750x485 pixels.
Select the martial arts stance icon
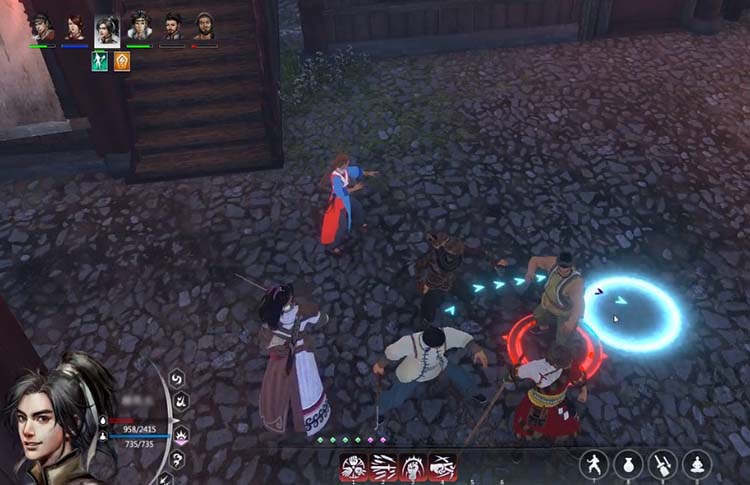pyautogui.click(x=594, y=464)
